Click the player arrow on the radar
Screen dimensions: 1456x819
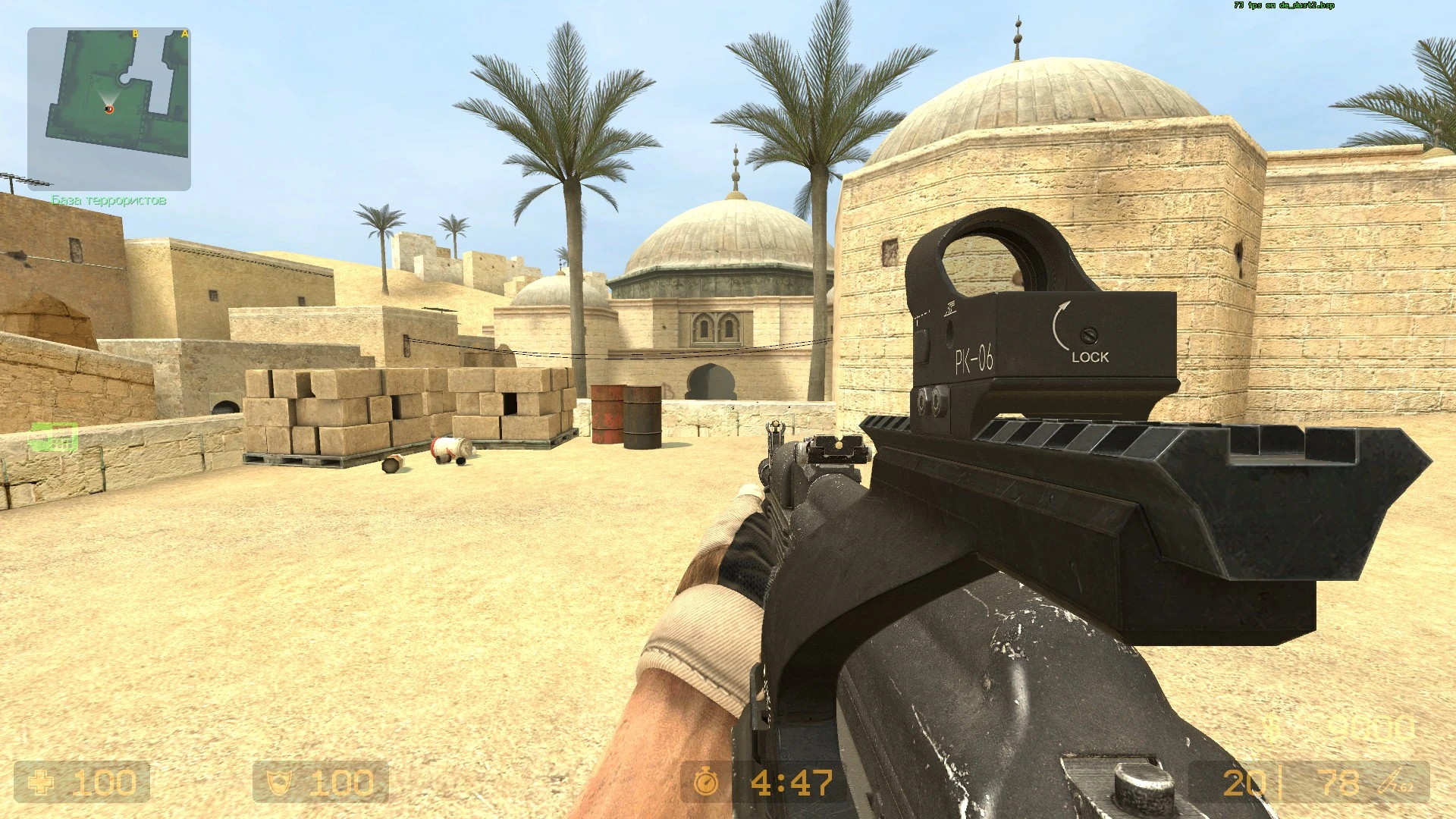point(109,108)
